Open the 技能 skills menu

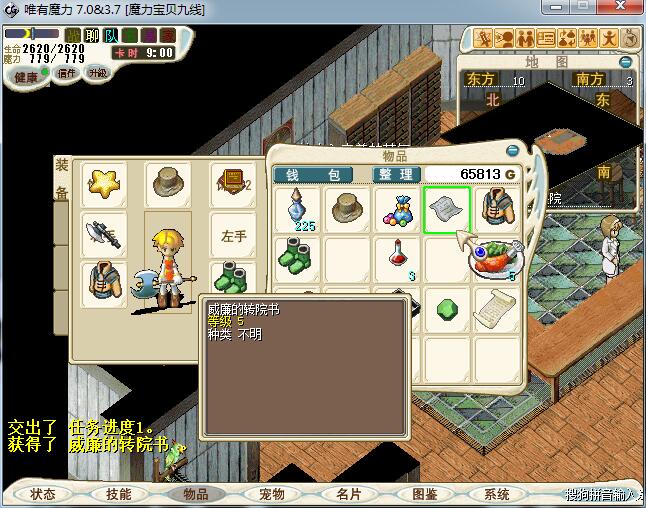(x=119, y=494)
